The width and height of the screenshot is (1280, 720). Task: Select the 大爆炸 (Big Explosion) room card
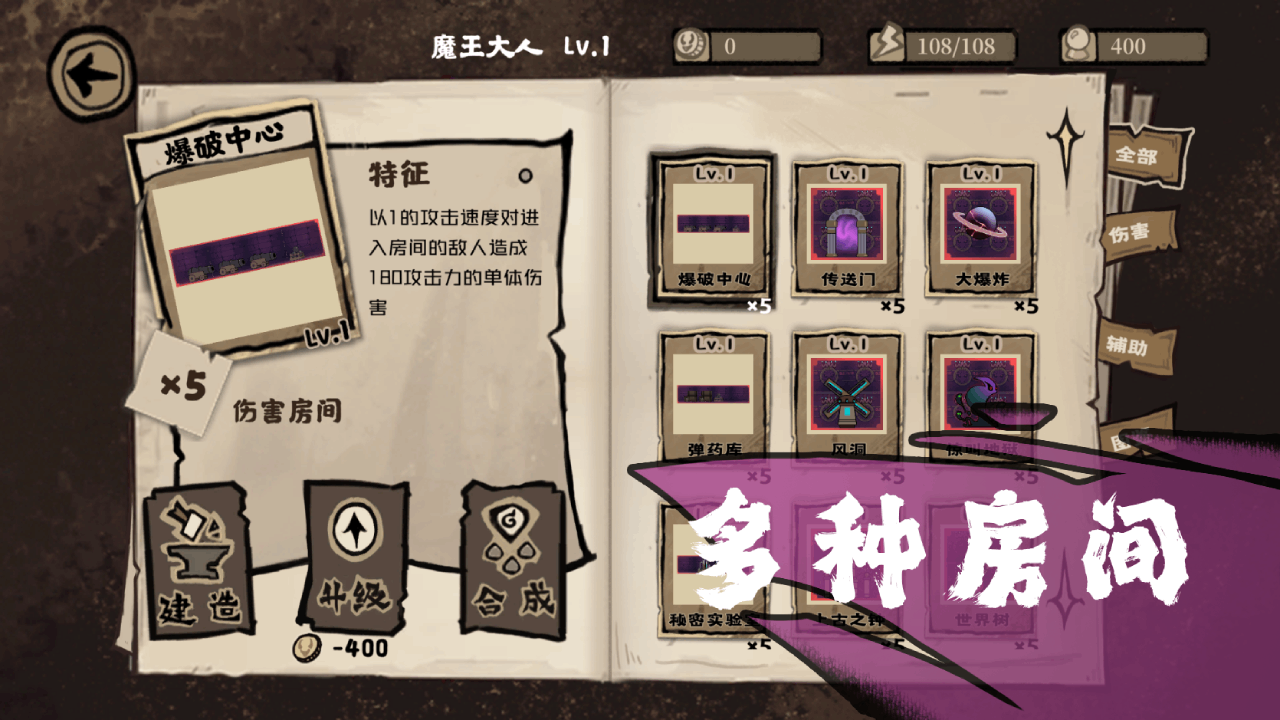pos(982,226)
